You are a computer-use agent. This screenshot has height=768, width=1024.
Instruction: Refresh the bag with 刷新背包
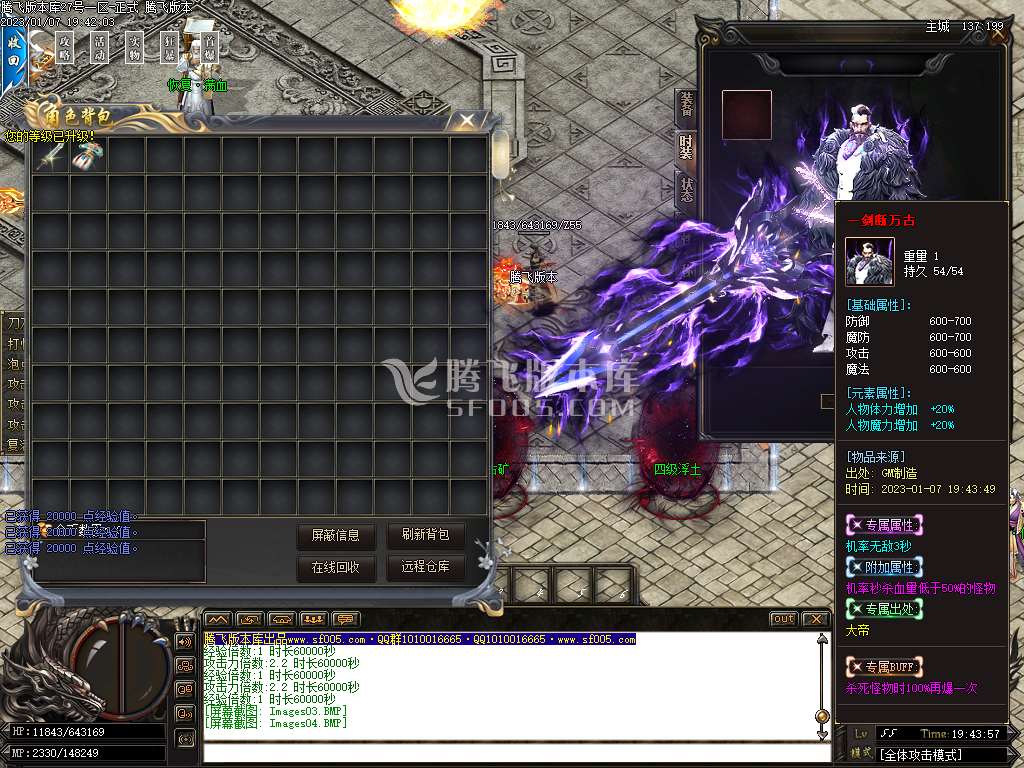(x=426, y=536)
